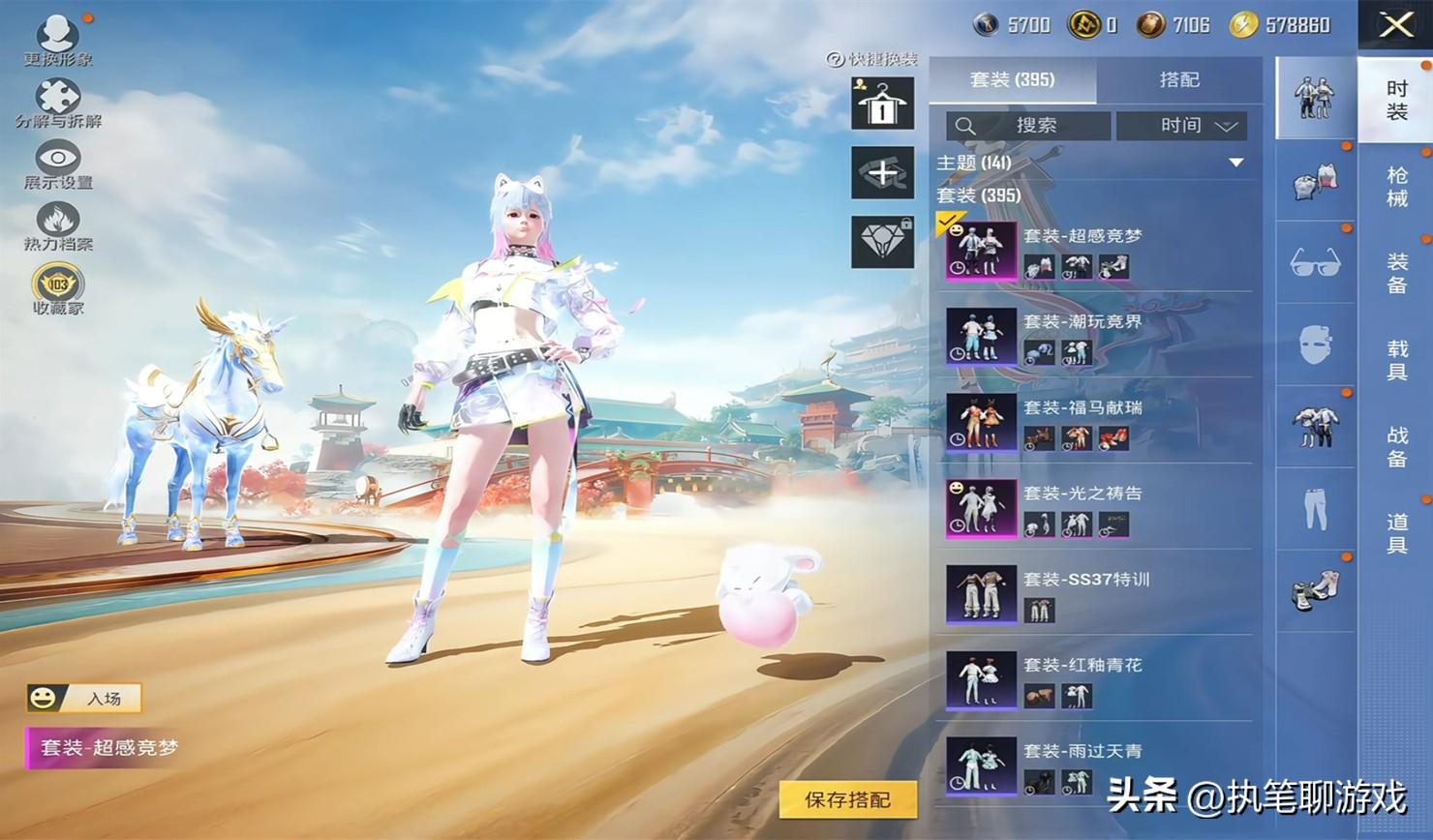Click the 入场 entrance emote button
The image size is (1433, 840).
[x=85, y=698]
